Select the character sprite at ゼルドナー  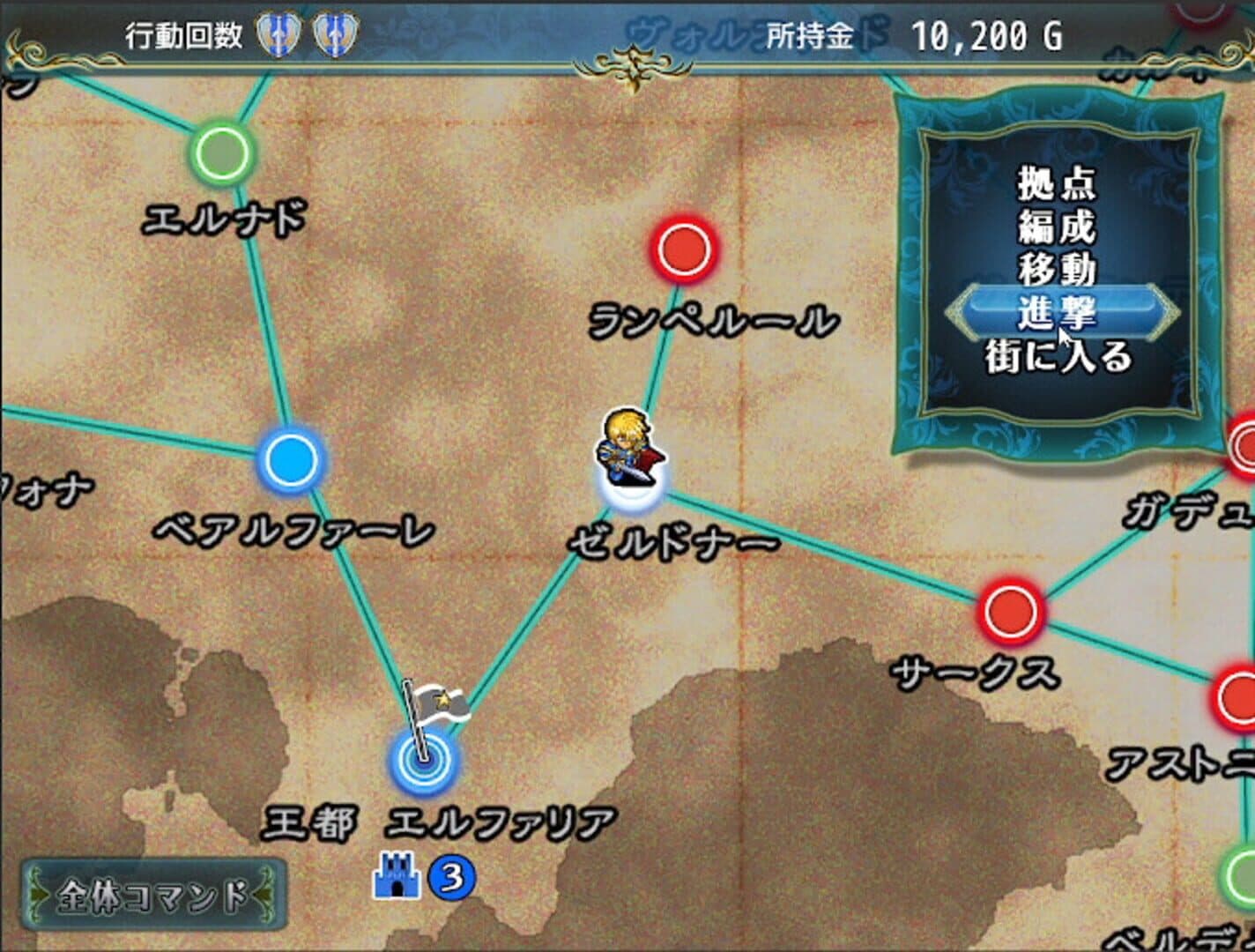point(627,450)
